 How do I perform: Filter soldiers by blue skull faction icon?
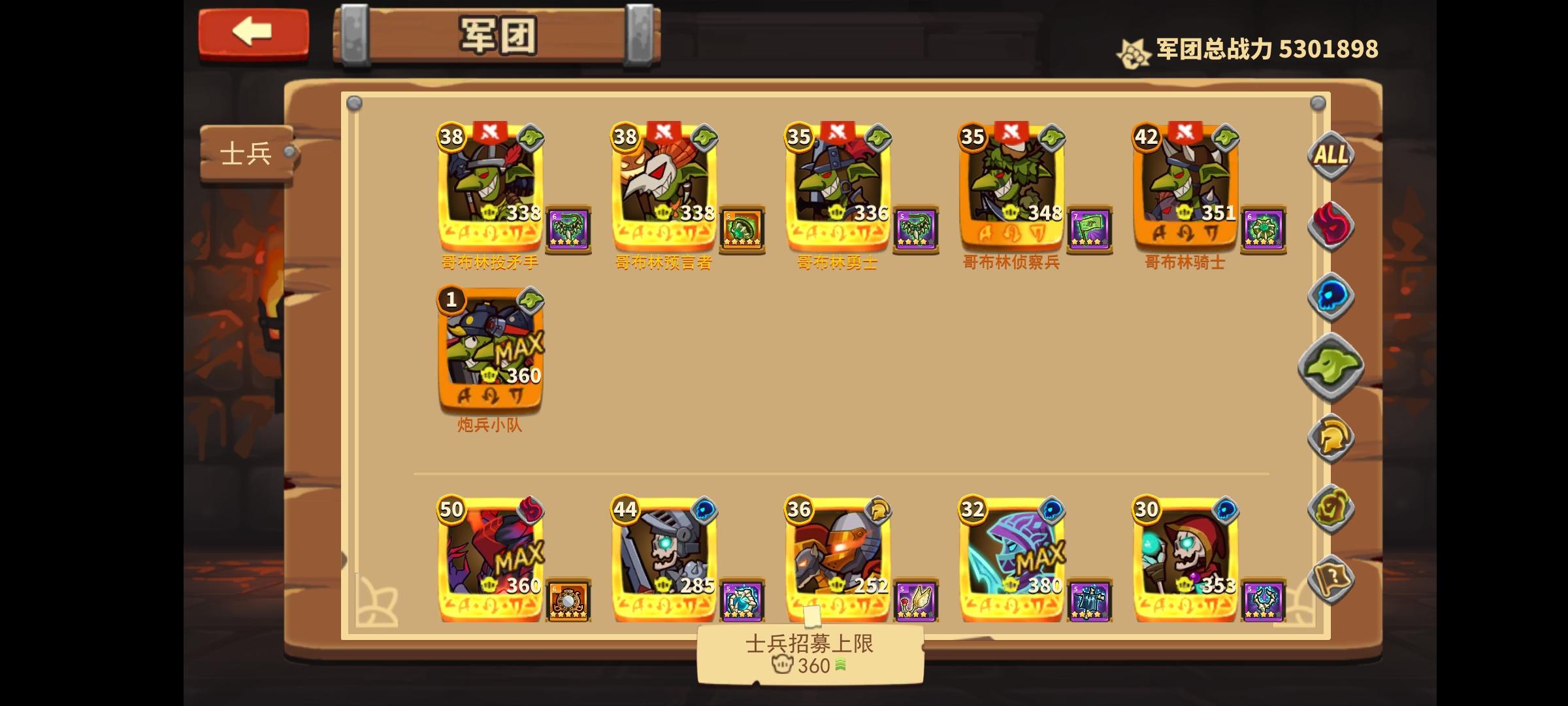[1331, 295]
